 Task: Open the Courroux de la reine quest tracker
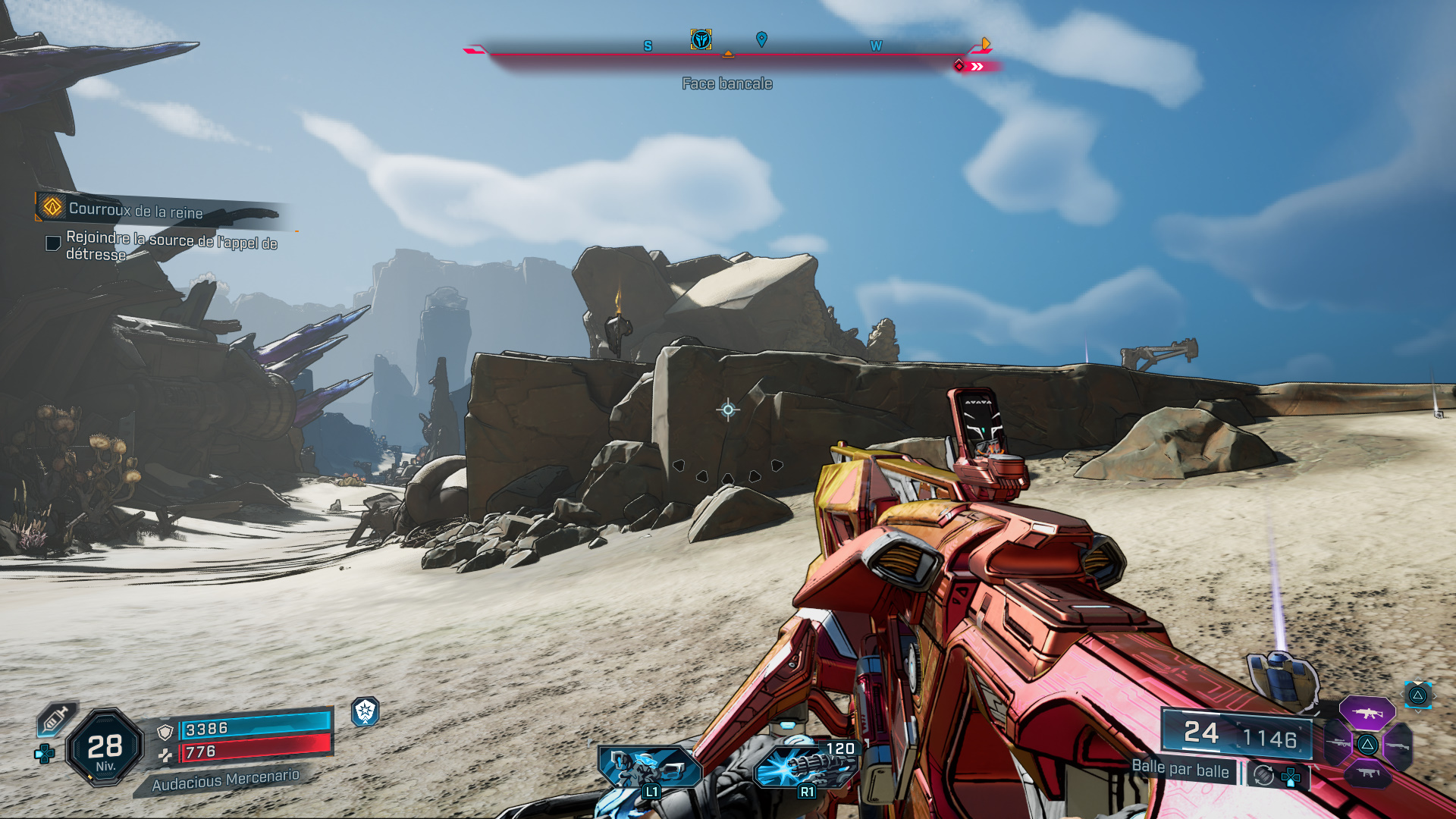[x=136, y=210]
